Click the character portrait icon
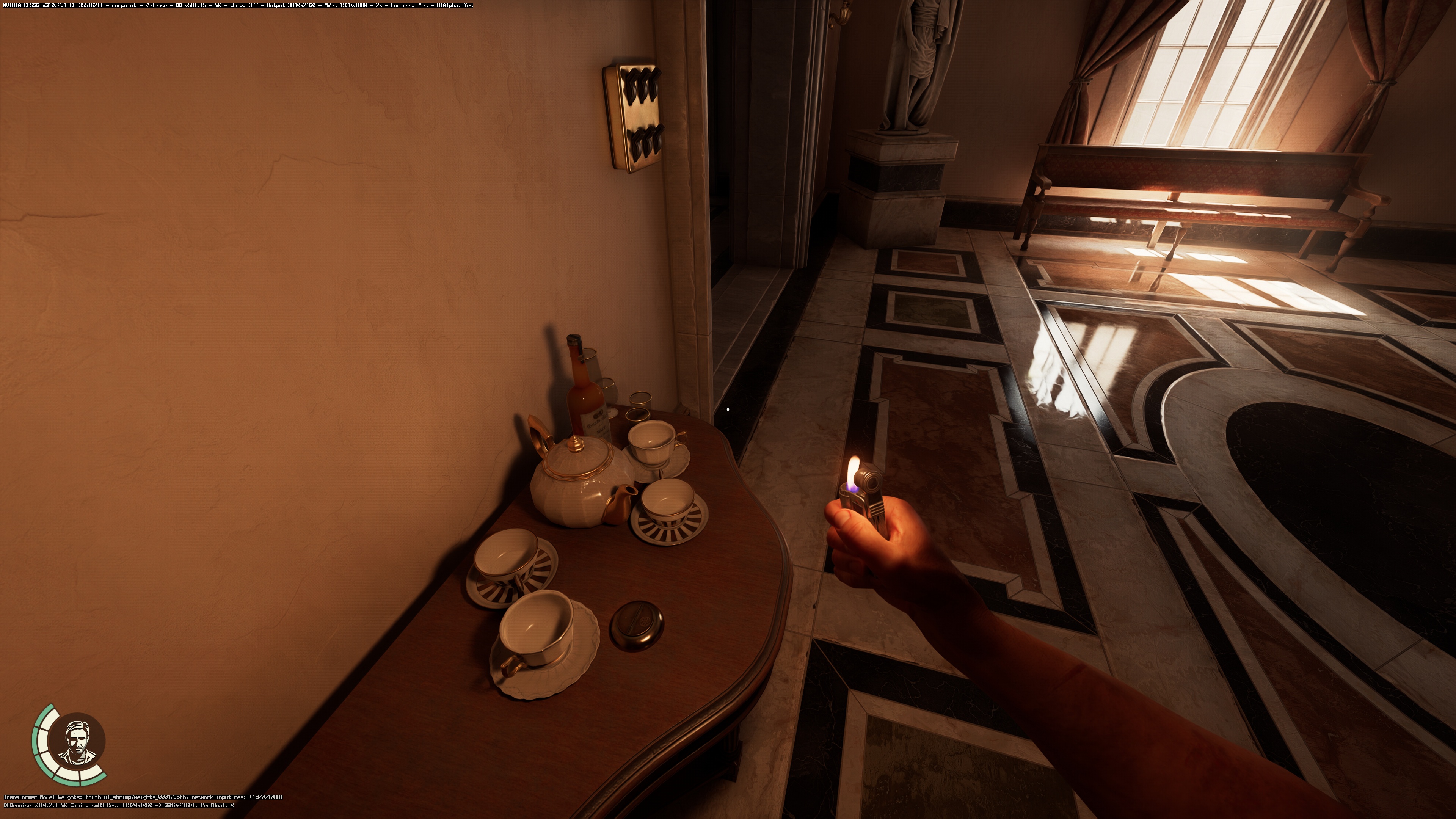 click(x=76, y=741)
